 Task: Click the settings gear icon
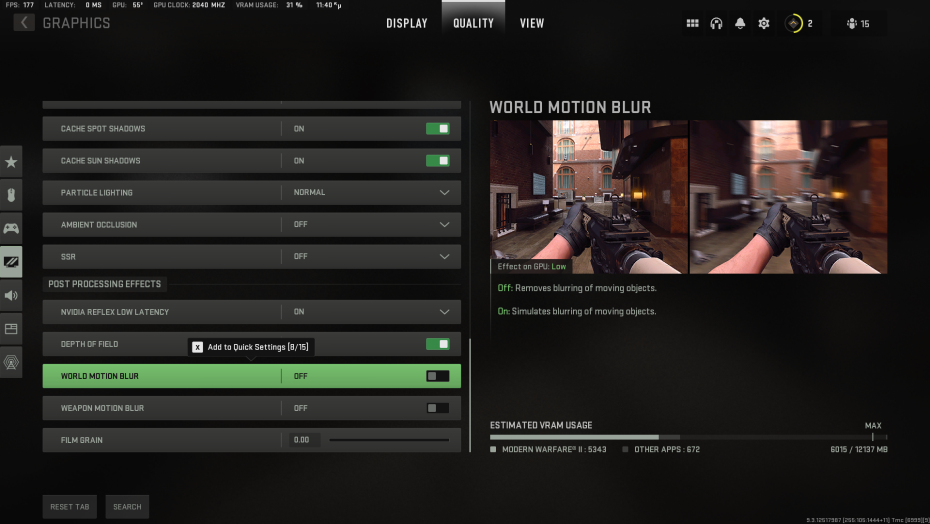point(764,23)
